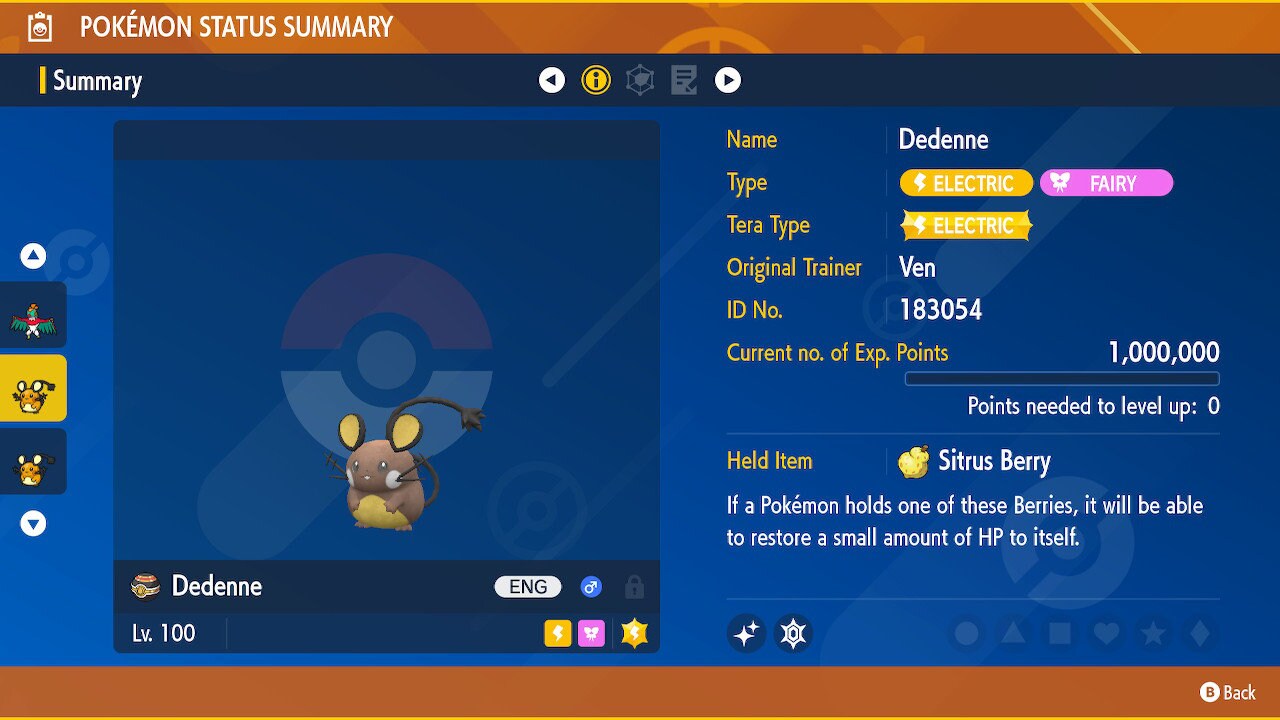Click the left navigation arrow
Screen dimensions: 1280x720
click(x=551, y=80)
